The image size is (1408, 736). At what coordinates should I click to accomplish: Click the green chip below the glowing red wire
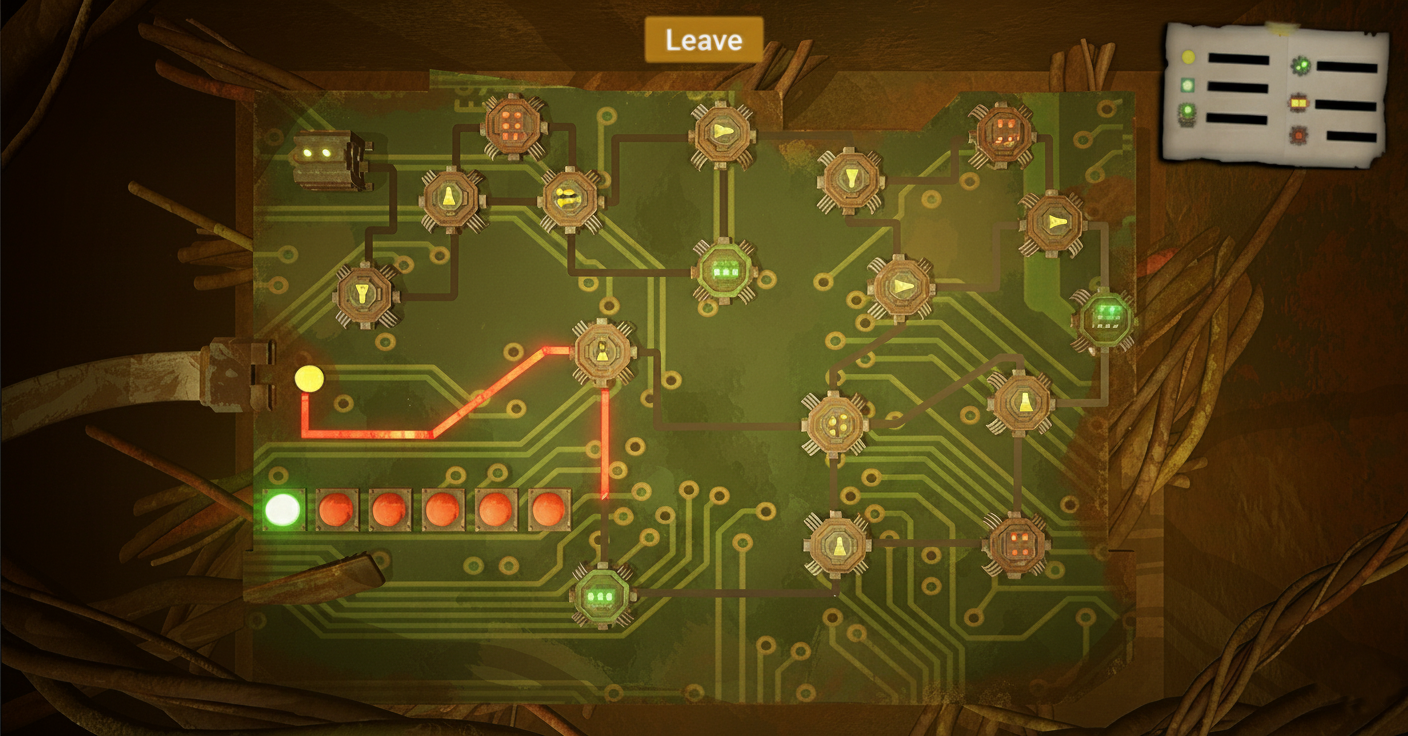[x=602, y=595]
